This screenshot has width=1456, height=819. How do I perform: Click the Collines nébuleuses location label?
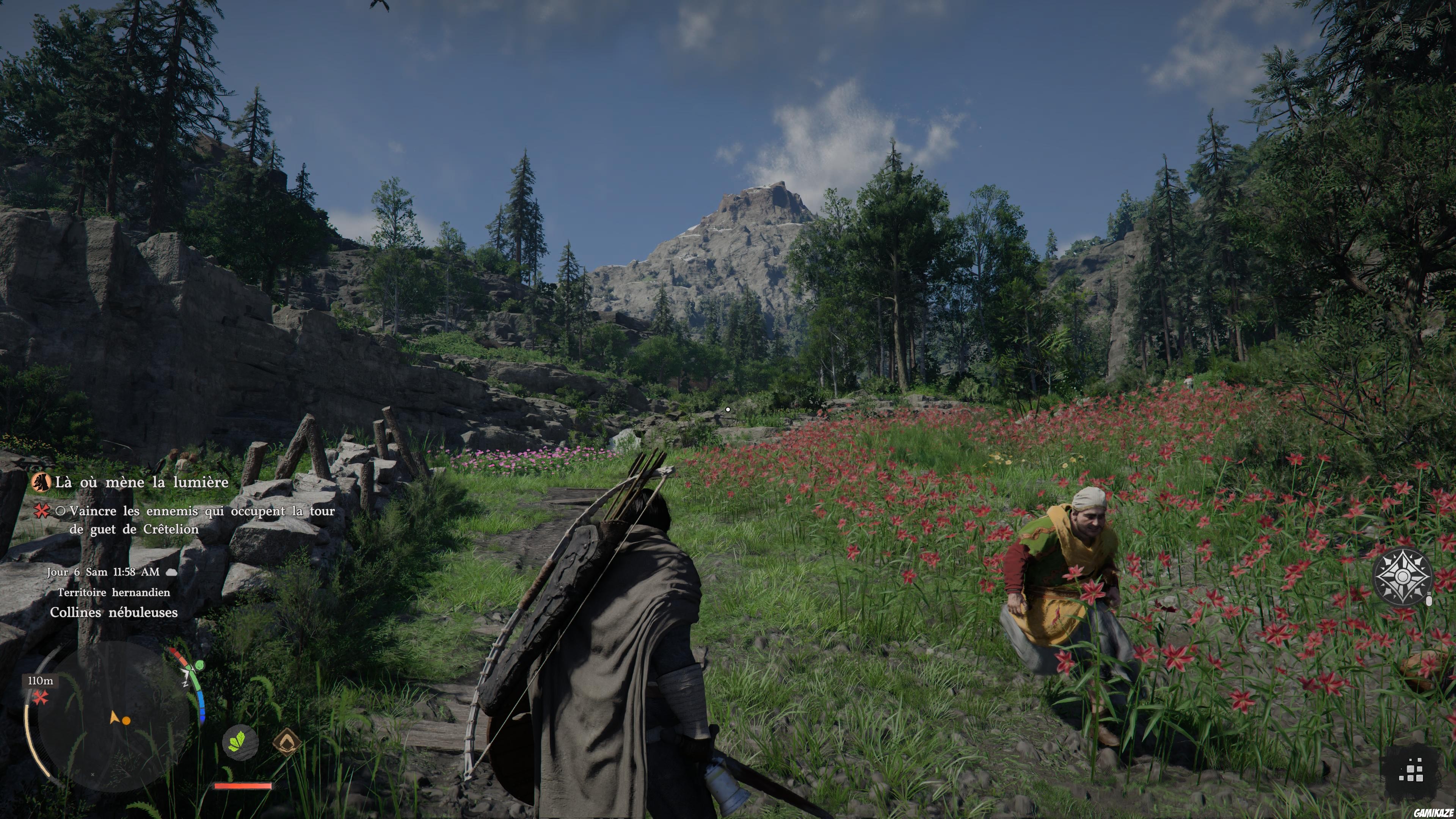pyautogui.click(x=114, y=612)
